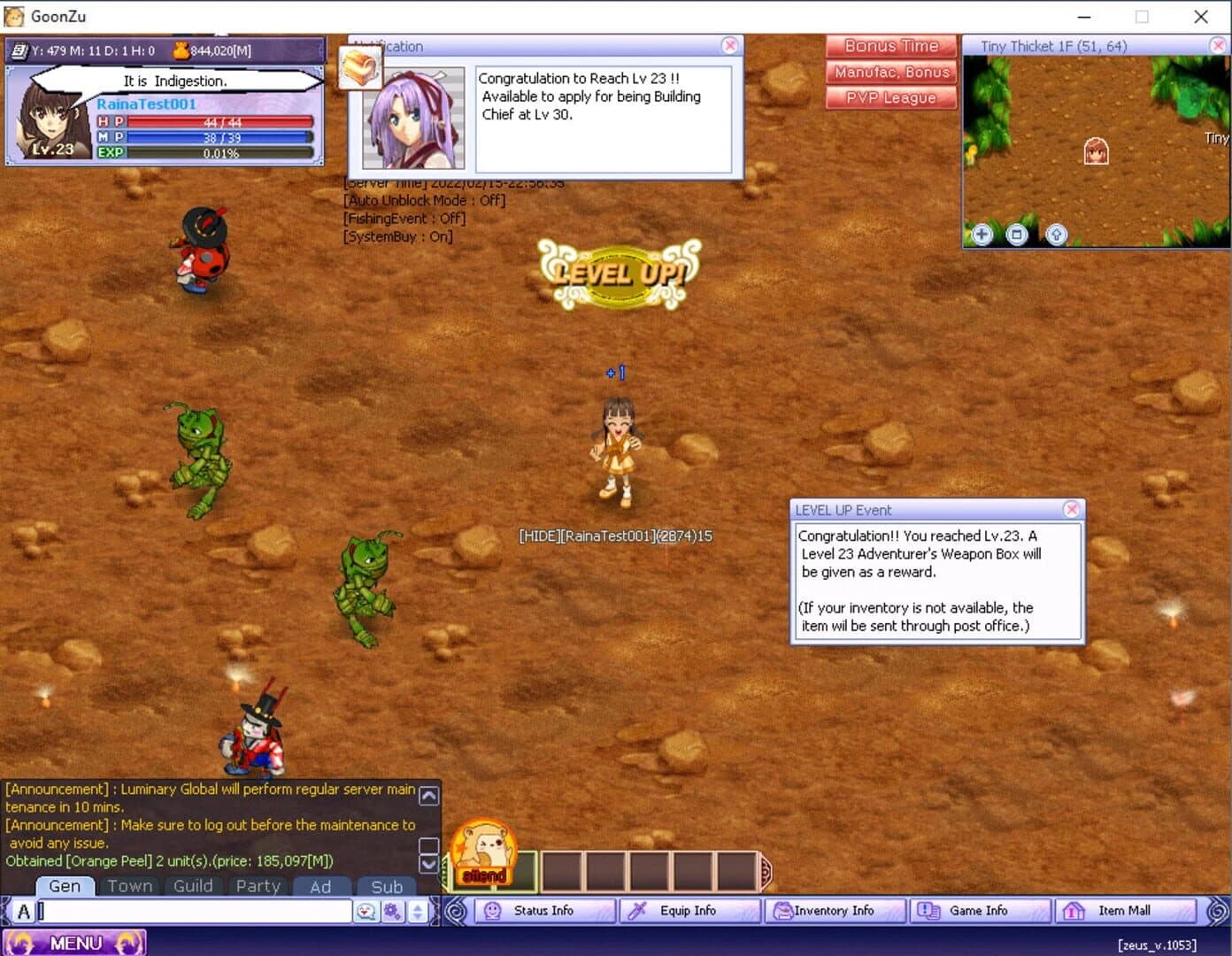Open the MENU
Screen dimensions: 1232x956
pos(75,942)
